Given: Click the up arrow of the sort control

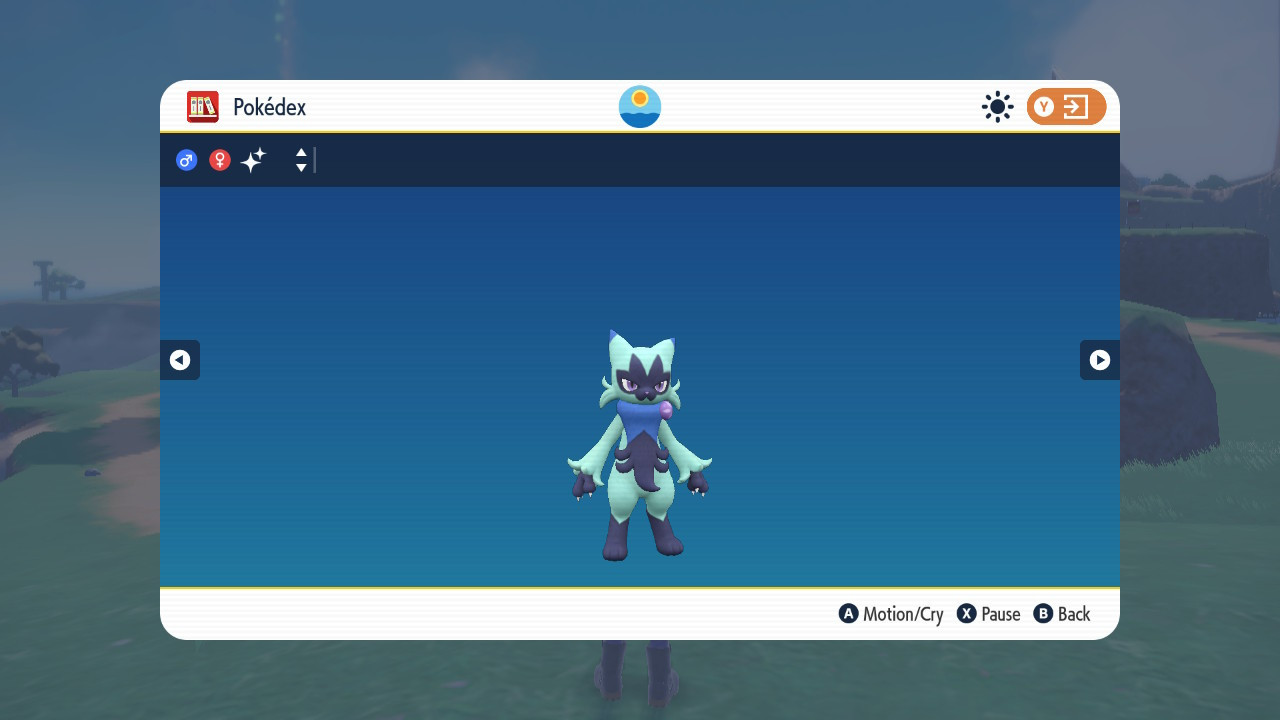Looking at the screenshot, I should point(300,154).
